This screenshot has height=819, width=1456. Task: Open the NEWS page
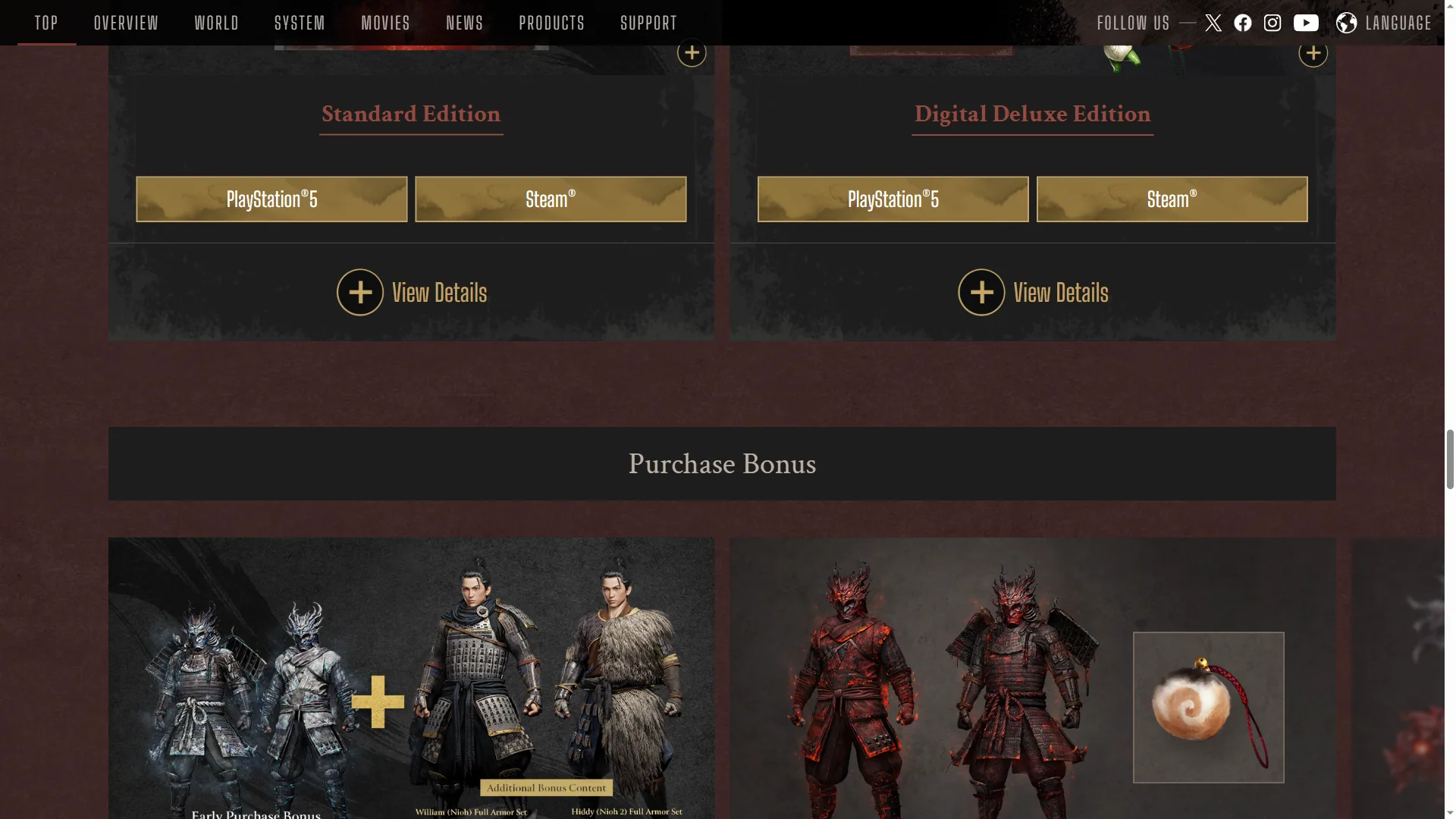click(464, 23)
